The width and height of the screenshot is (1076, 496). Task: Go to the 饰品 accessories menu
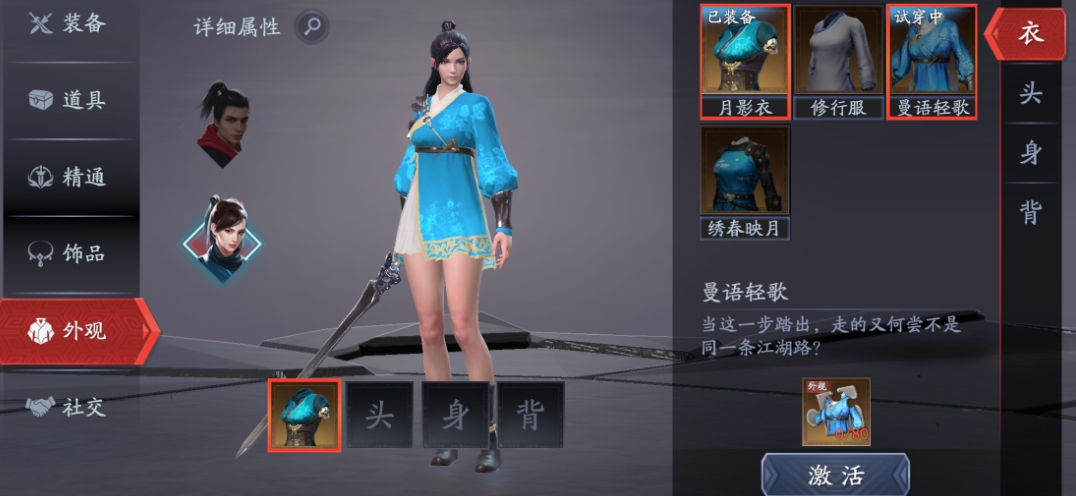click(68, 252)
